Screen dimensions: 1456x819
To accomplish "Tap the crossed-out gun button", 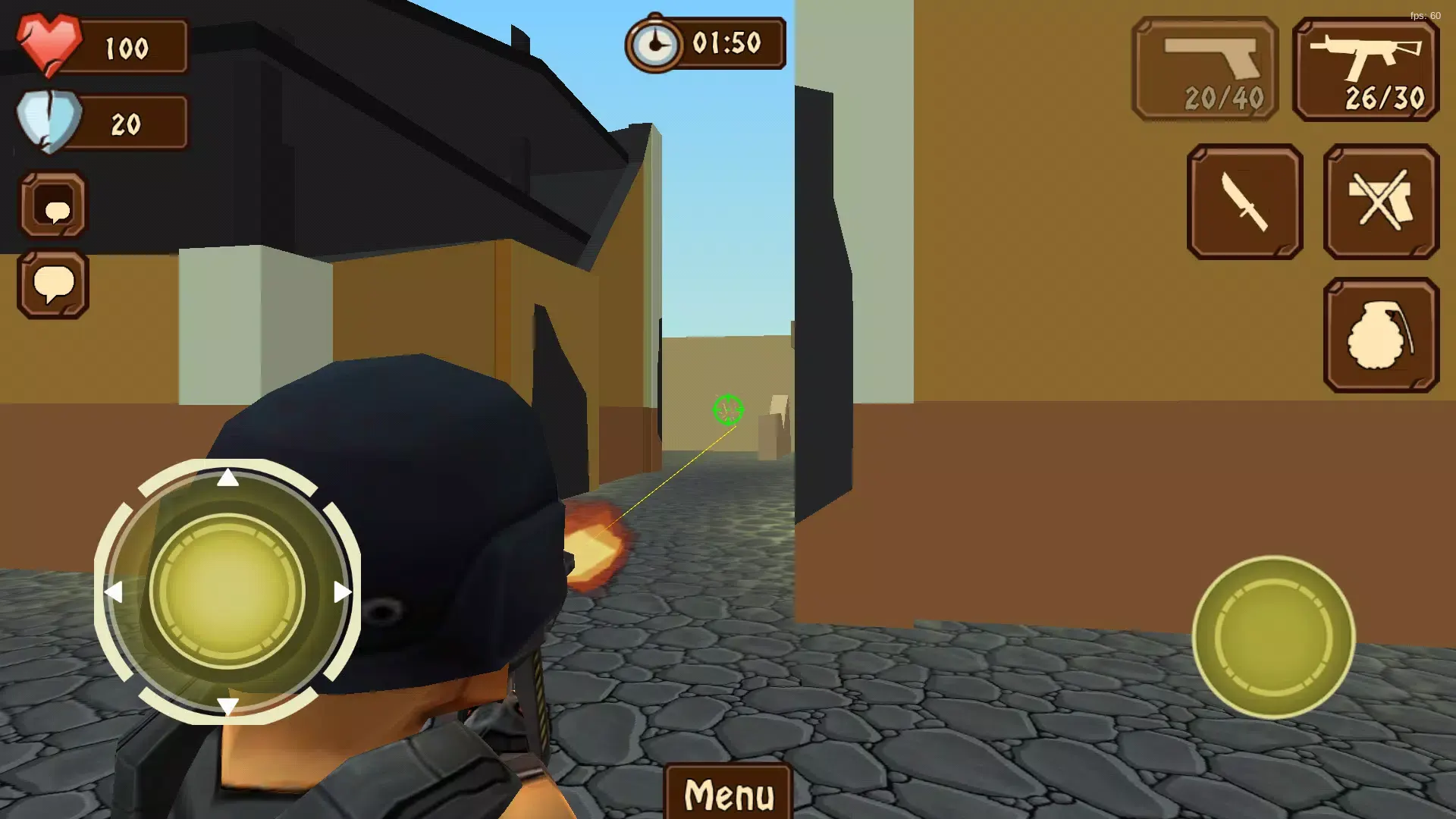I will coord(1381,202).
